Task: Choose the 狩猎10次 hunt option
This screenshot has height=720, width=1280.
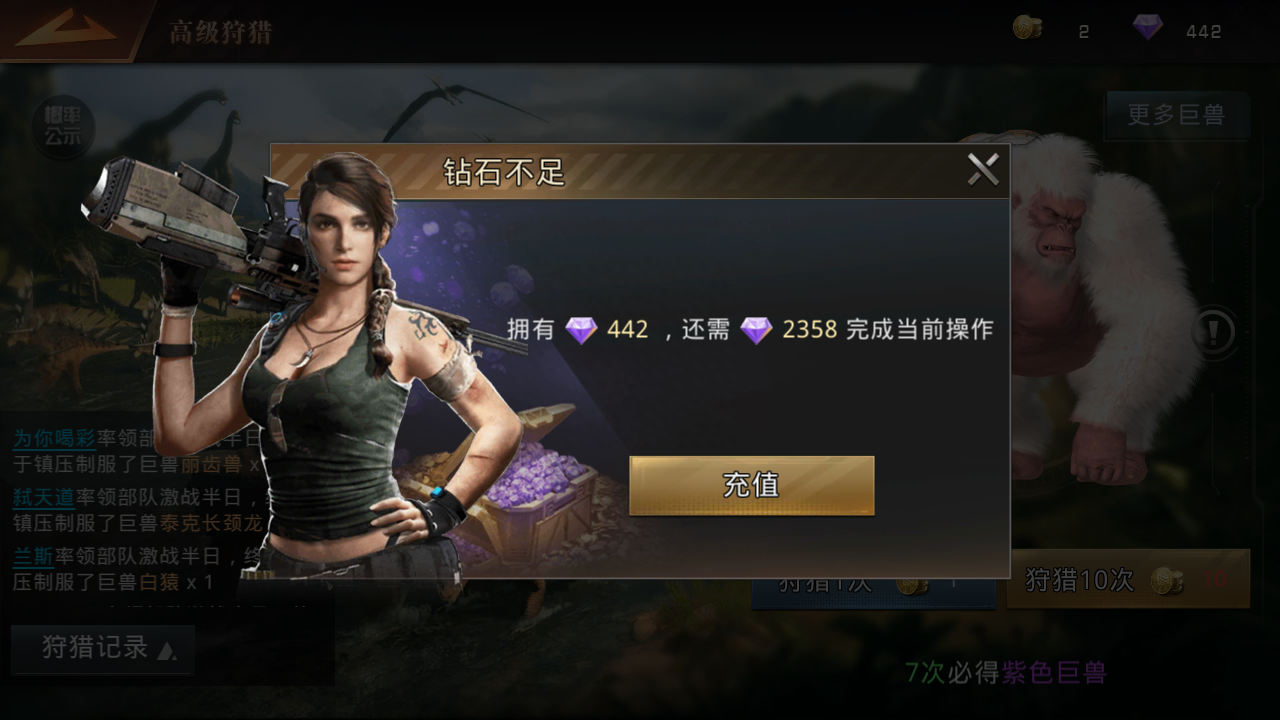Action: click(x=1128, y=579)
